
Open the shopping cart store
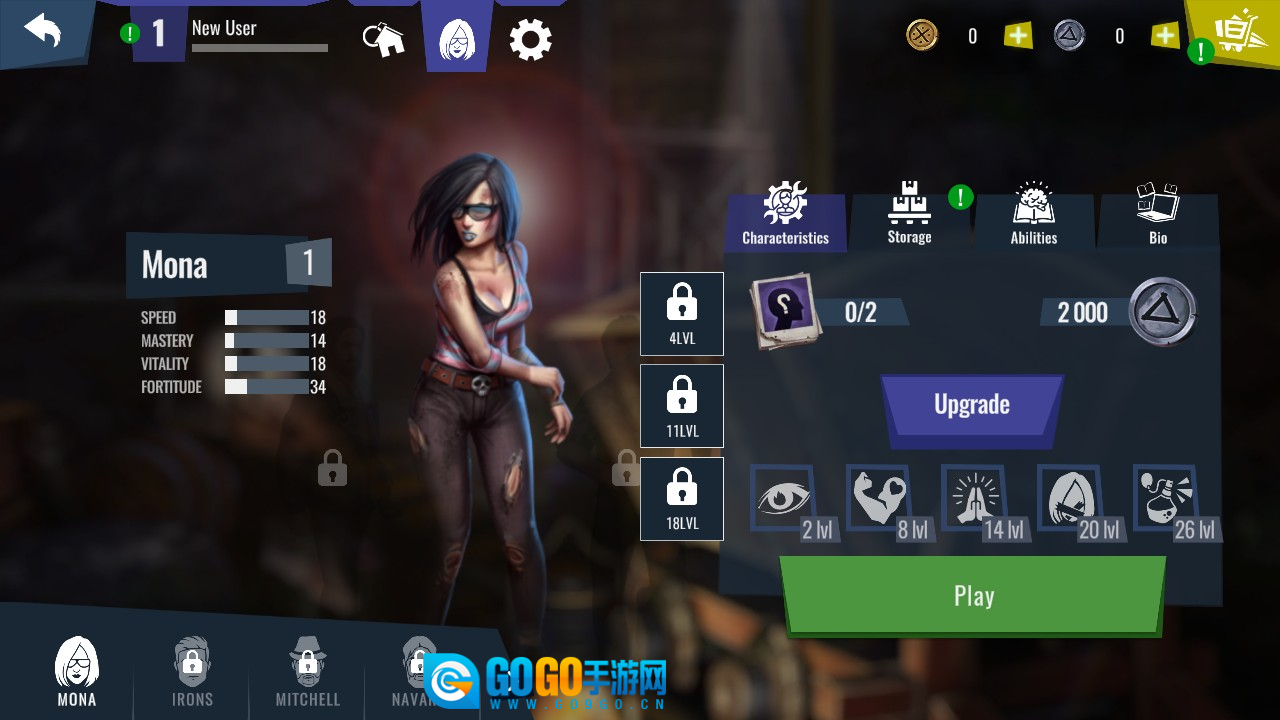(x=1236, y=33)
